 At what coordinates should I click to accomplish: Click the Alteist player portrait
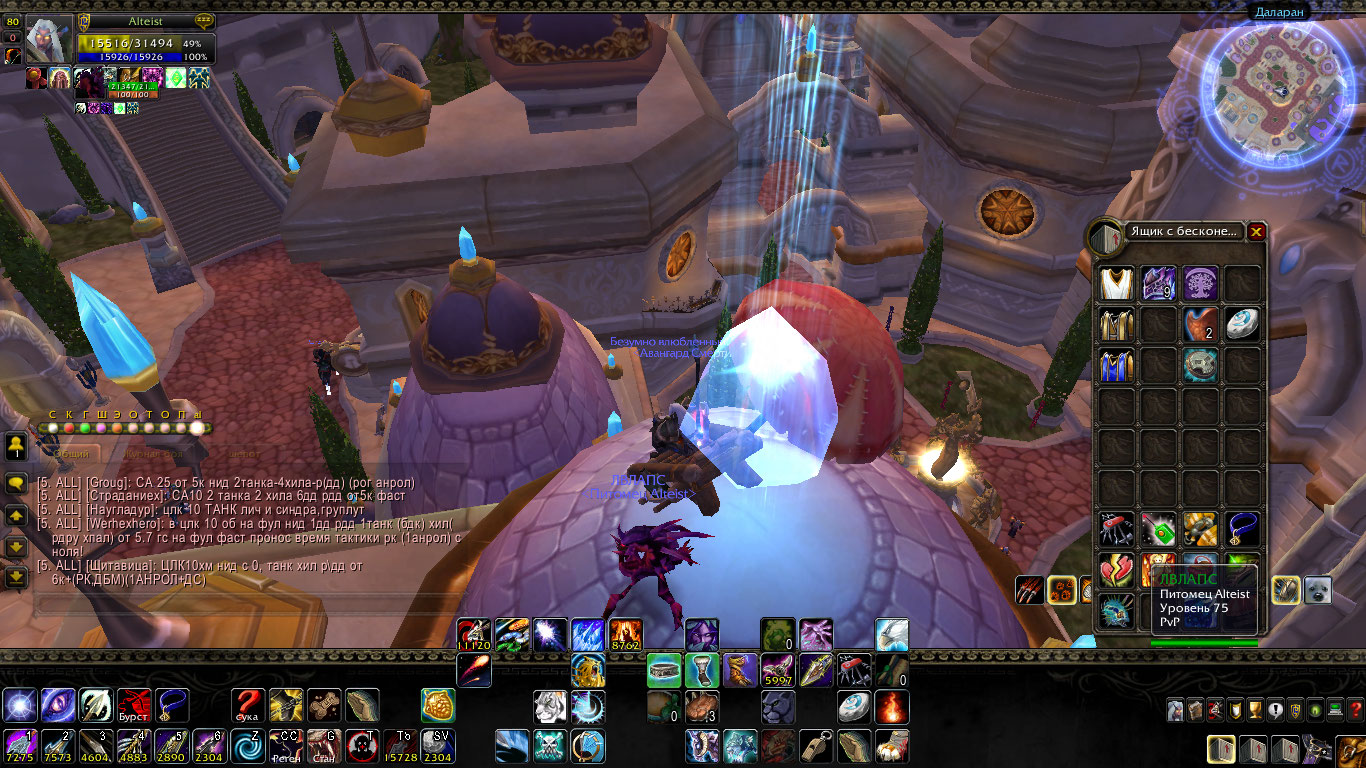pos(48,40)
